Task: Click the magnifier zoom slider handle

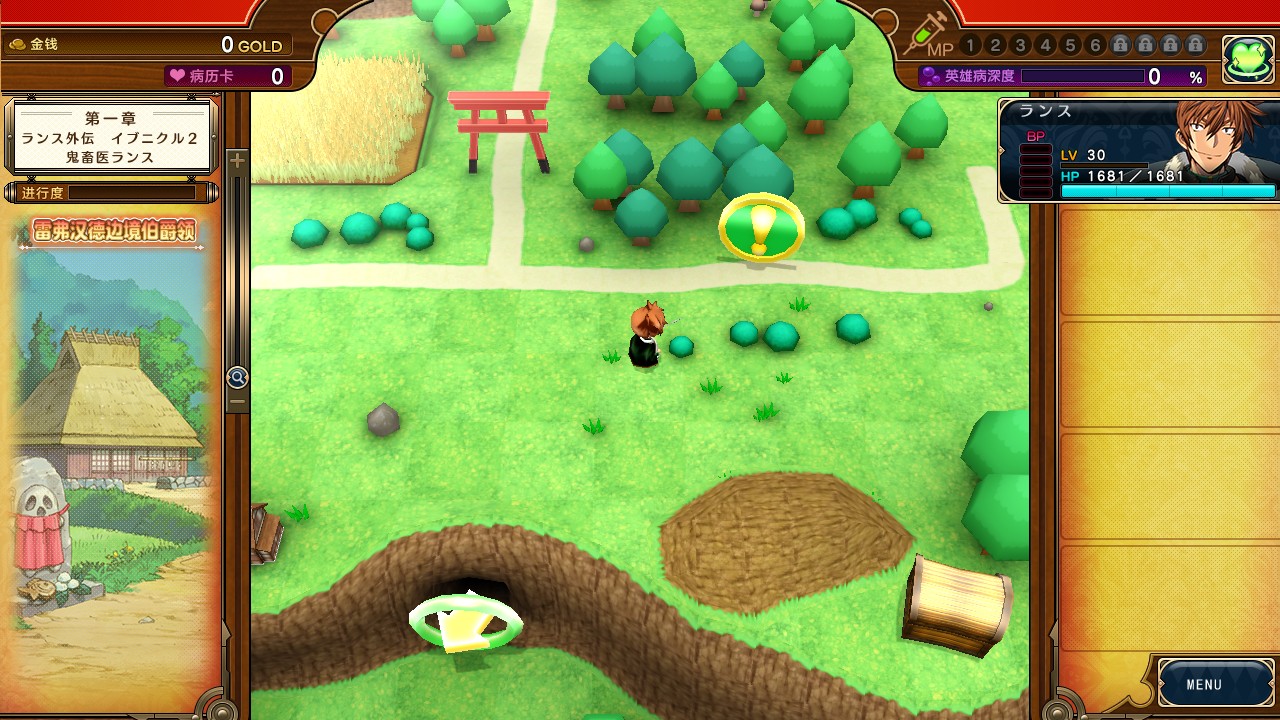Action: point(237,377)
